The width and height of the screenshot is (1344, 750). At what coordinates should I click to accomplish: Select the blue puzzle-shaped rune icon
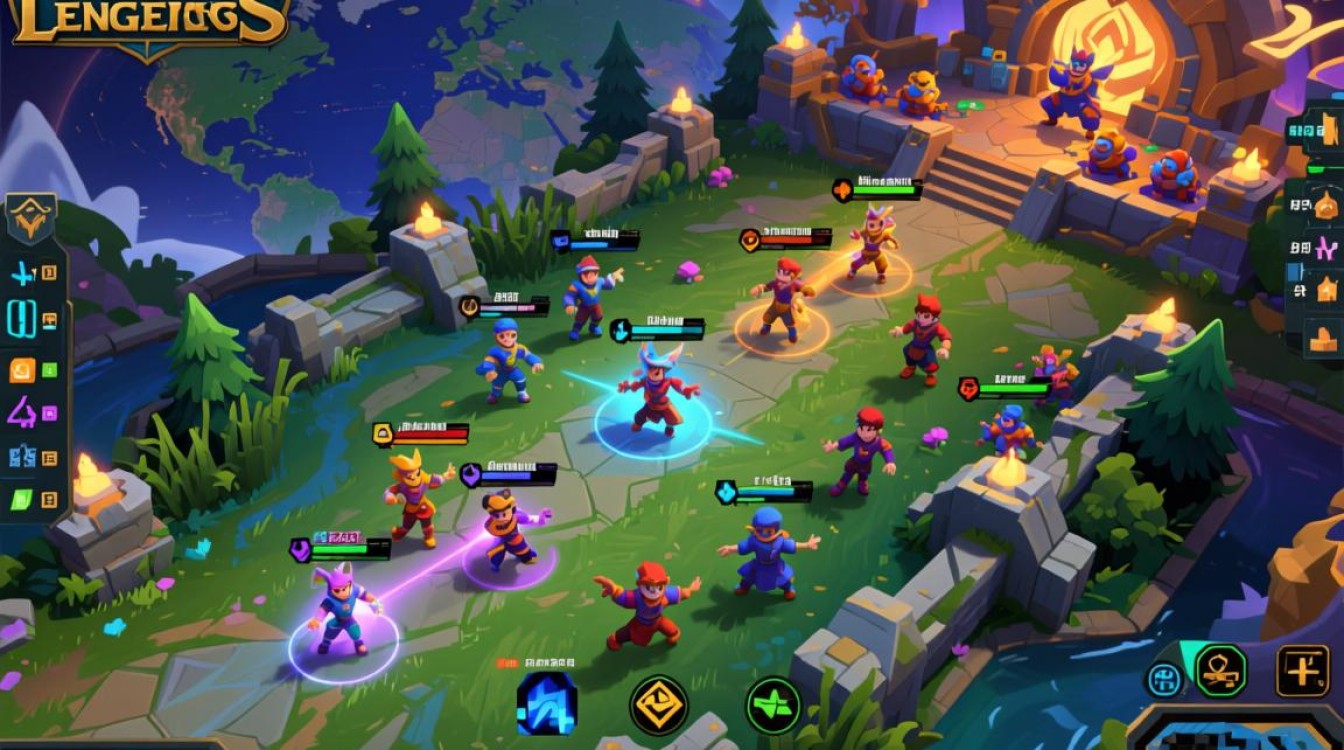22,458
